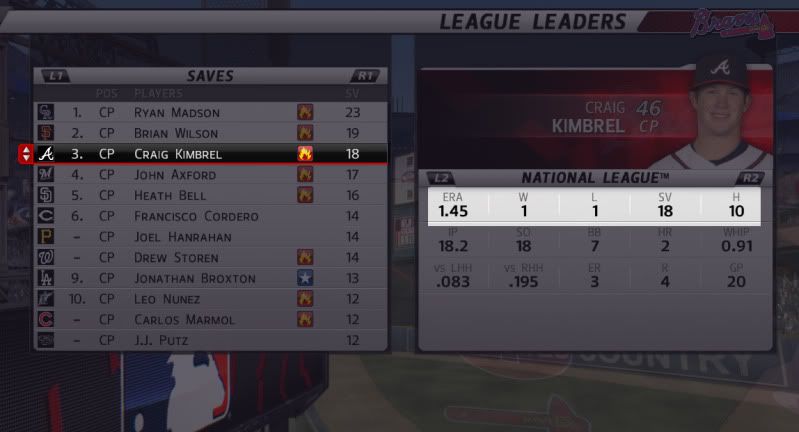Select the Drew Storen entry

coord(210,258)
